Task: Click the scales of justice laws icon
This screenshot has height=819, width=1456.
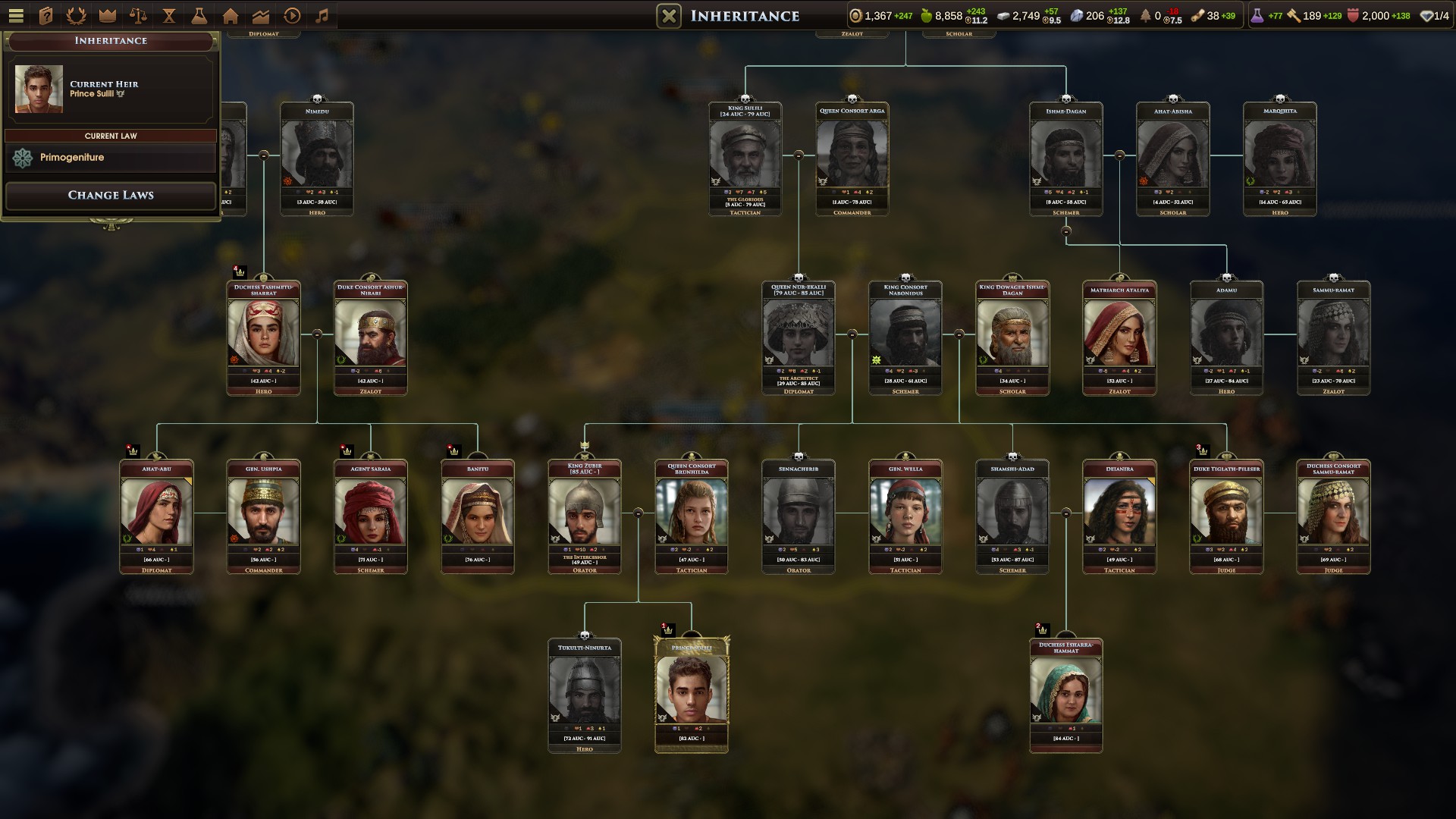Action: click(138, 15)
